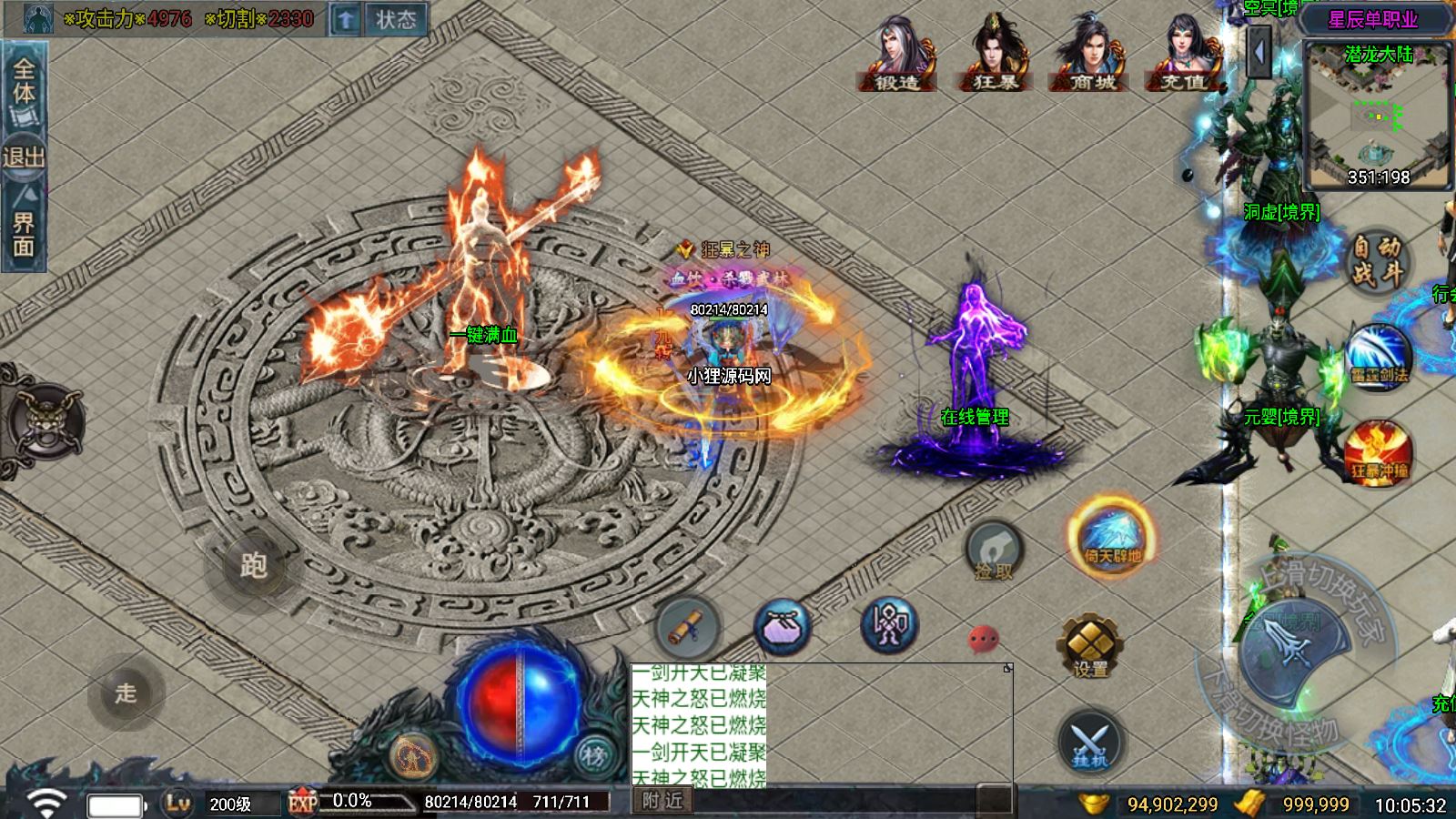
Task: Open 设置 settings
Action: [1090, 645]
